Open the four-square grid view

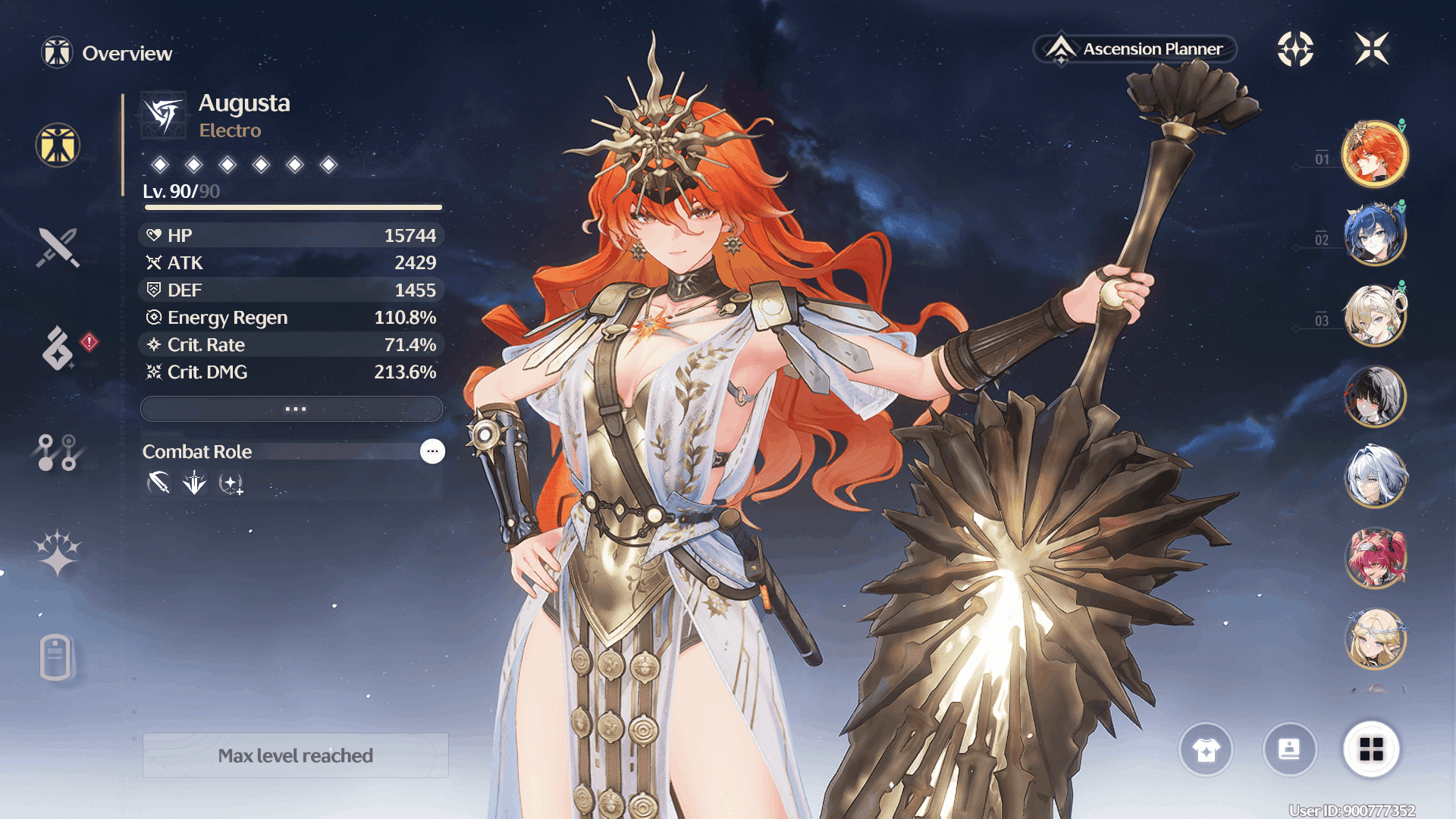coord(1371,750)
